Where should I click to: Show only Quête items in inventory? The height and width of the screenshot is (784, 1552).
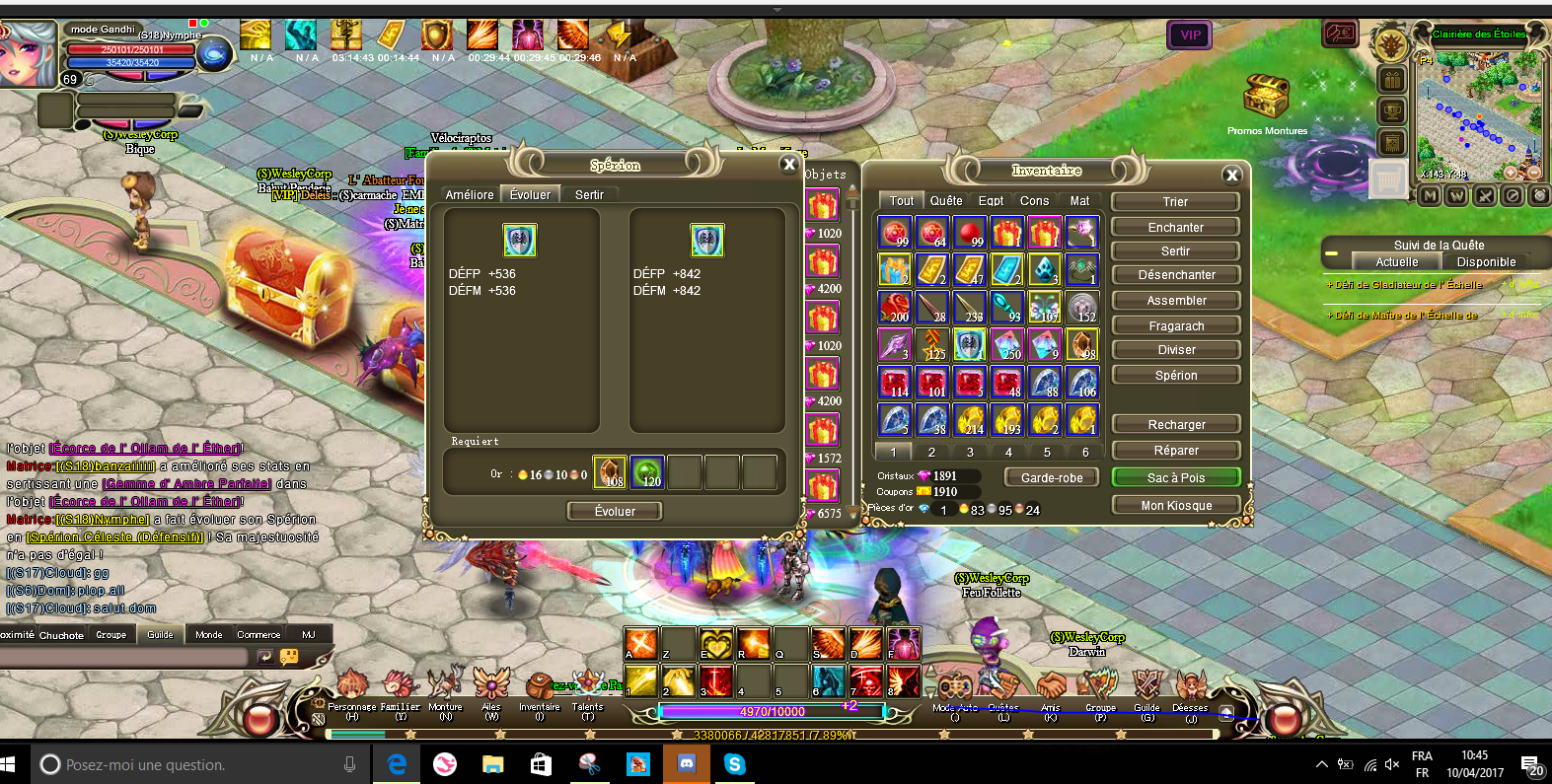pos(945,201)
